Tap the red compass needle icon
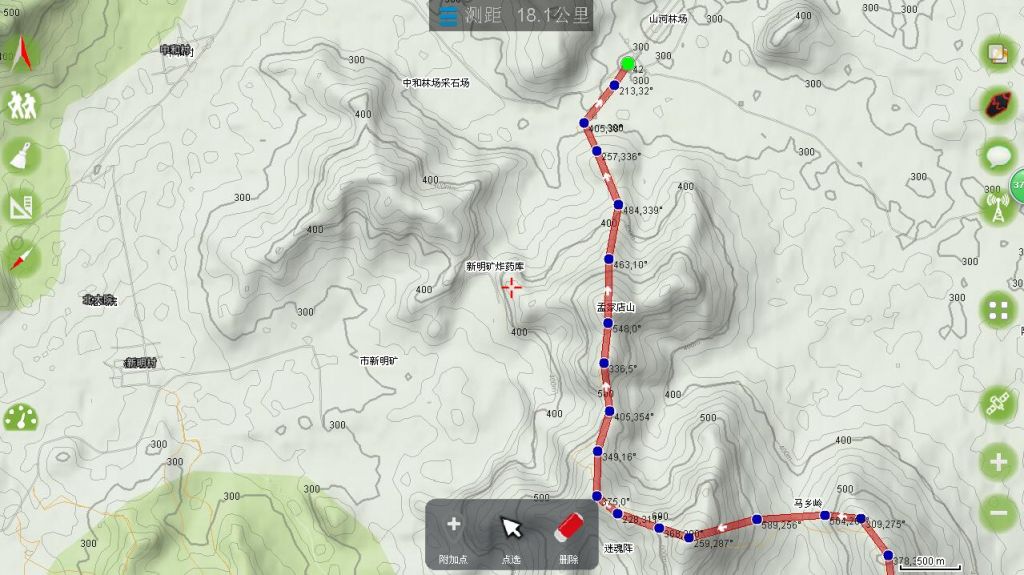The height and width of the screenshot is (575, 1024). [x=20, y=260]
